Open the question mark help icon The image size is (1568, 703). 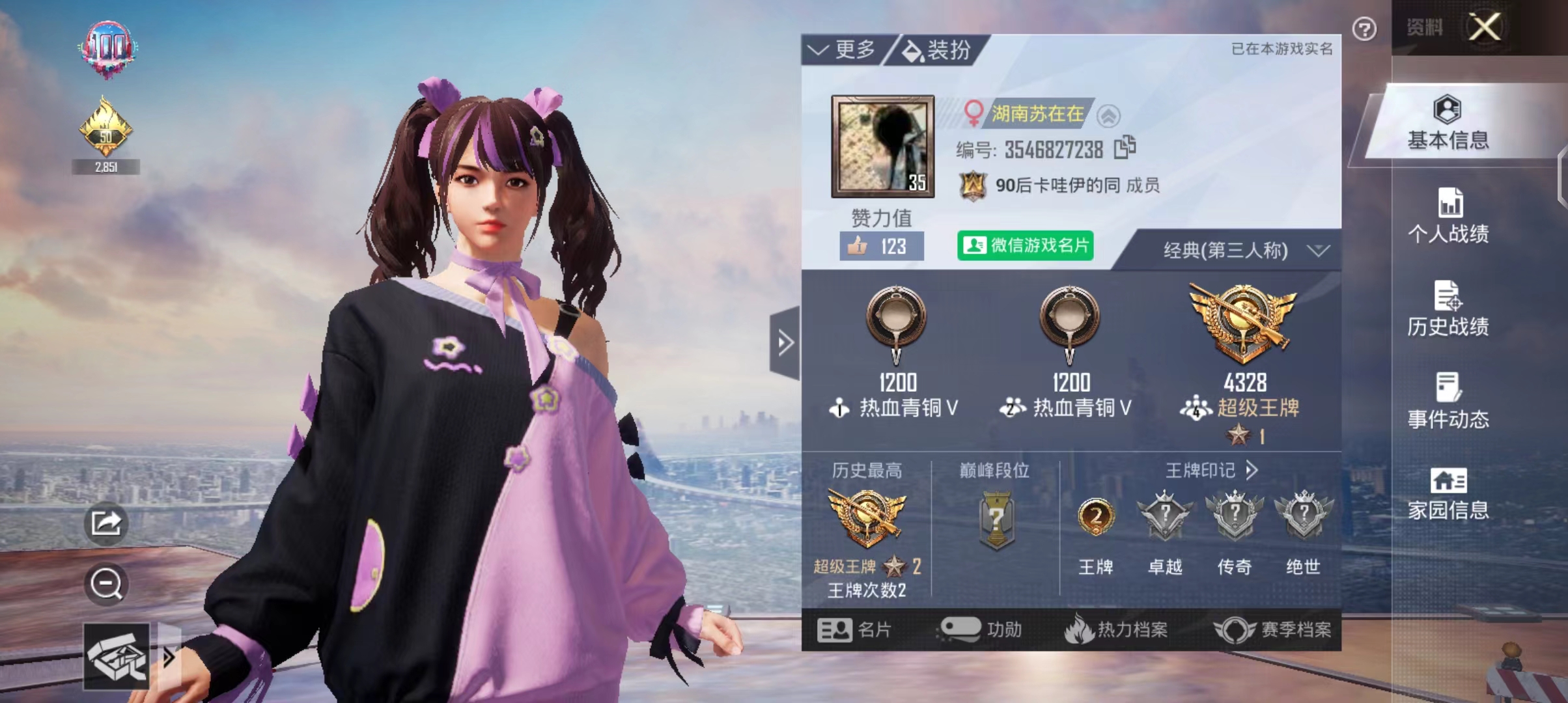click(x=1364, y=29)
